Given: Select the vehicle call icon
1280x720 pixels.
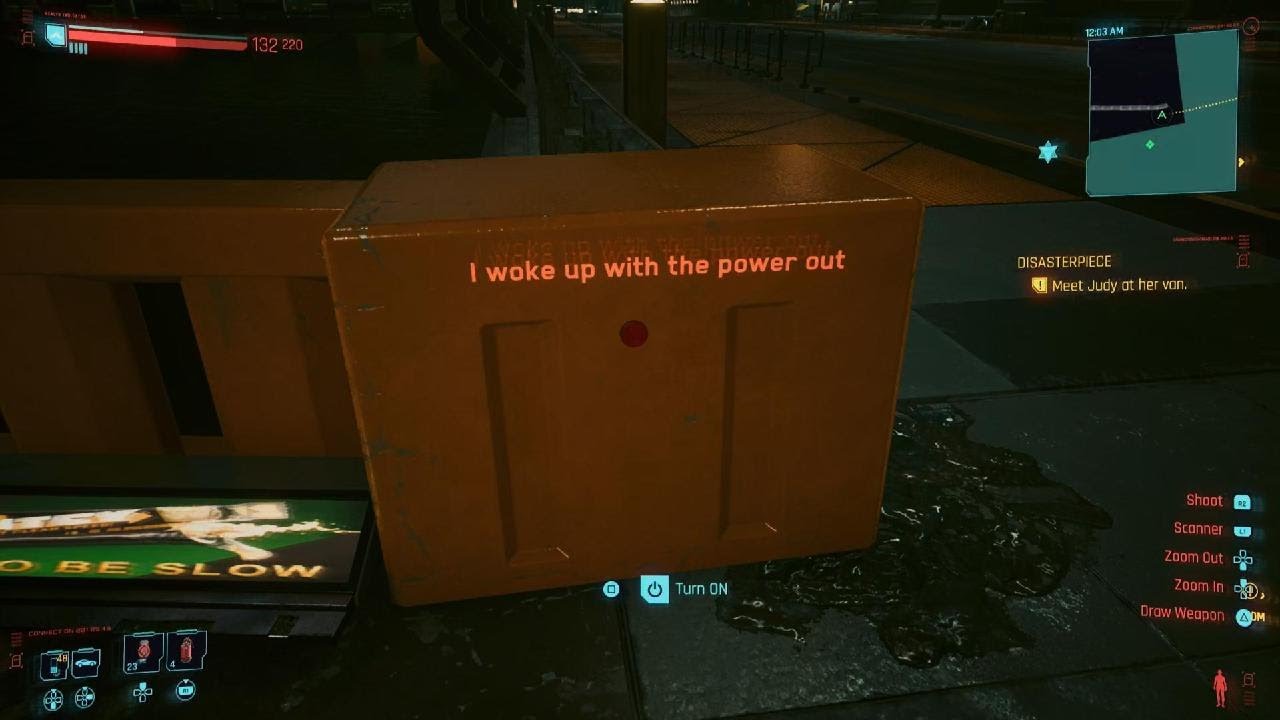Looking at the screenshot, I should click(84, 662).
